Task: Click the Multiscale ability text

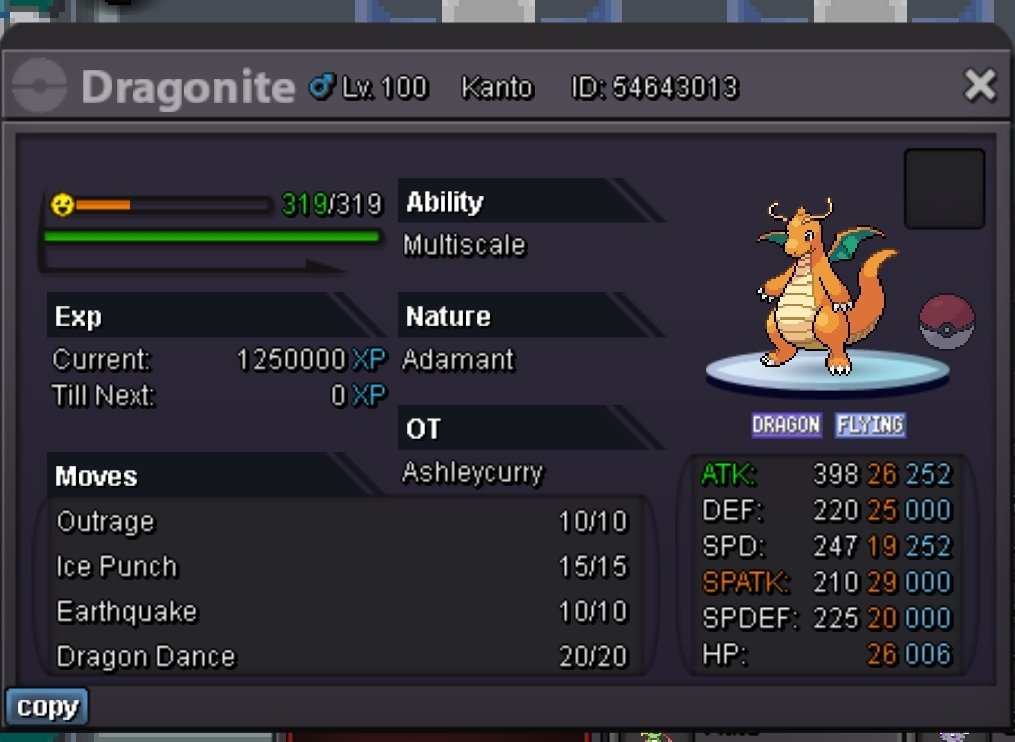Action: pyautogui.click(x=464, y=246)
